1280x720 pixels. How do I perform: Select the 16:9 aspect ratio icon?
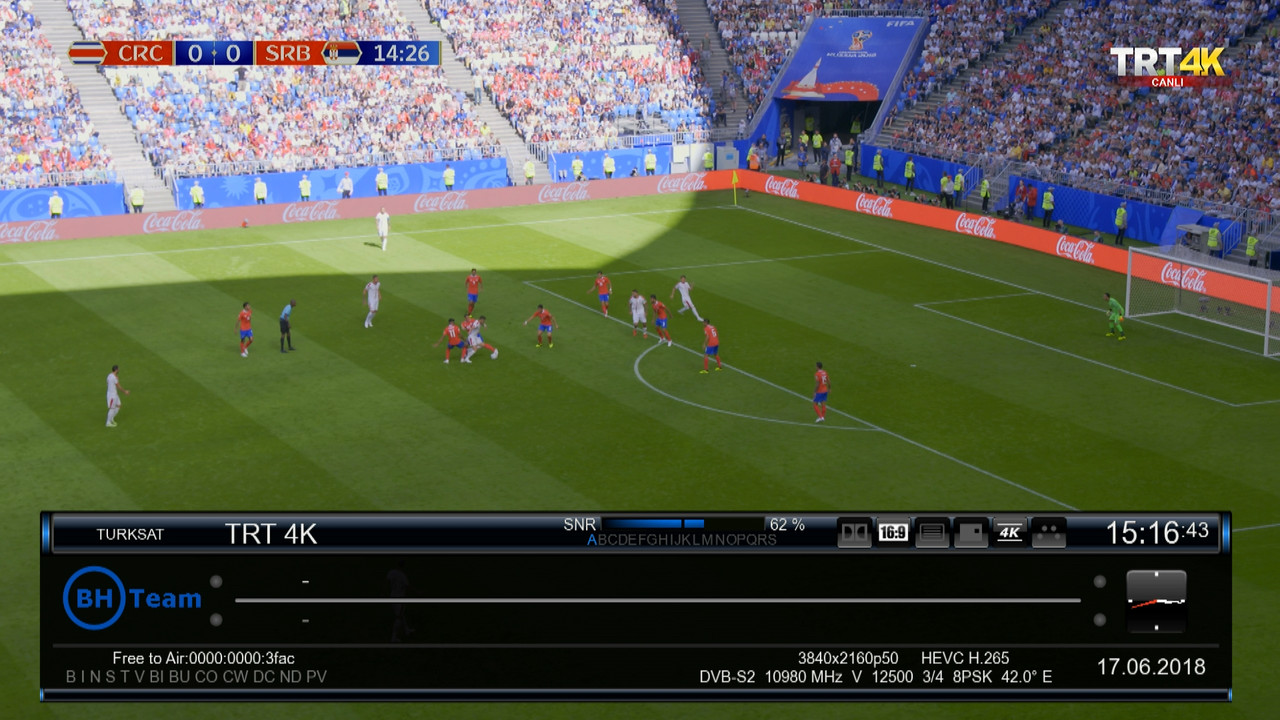(893, 533)
